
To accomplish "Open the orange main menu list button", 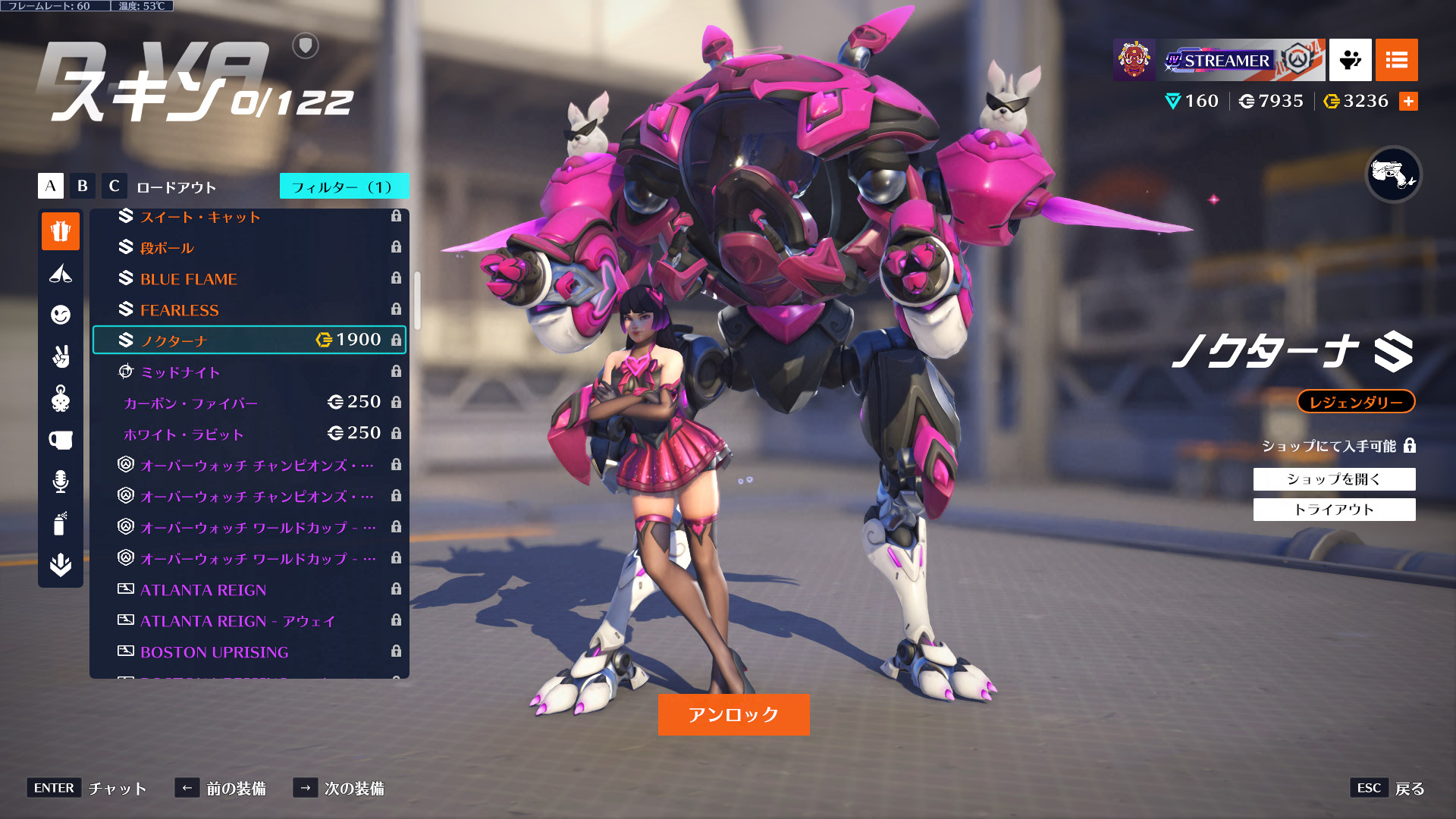I will point(1396,60).
